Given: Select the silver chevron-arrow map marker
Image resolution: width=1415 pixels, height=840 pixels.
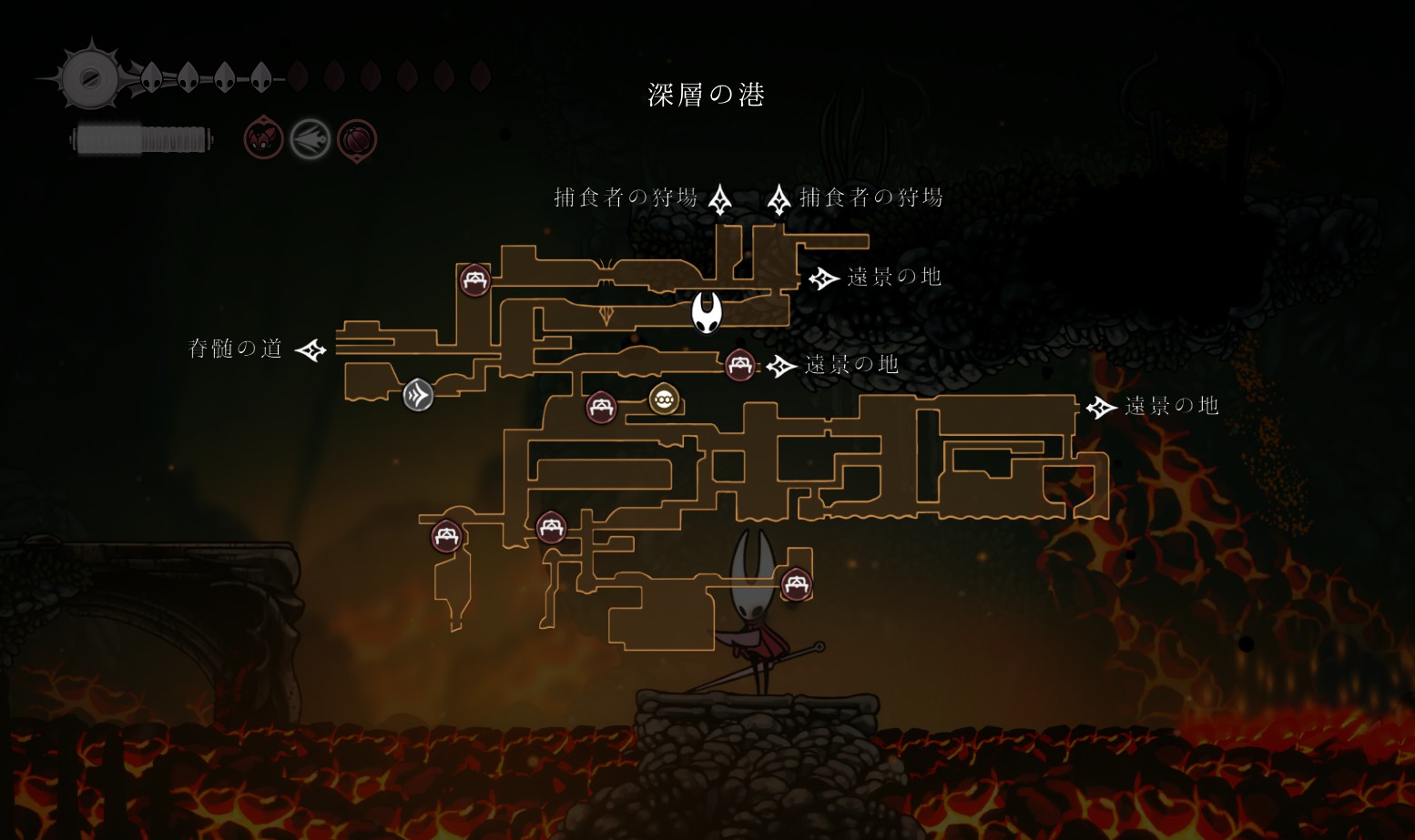Looking at the screenshot, I should click(418, 395).
